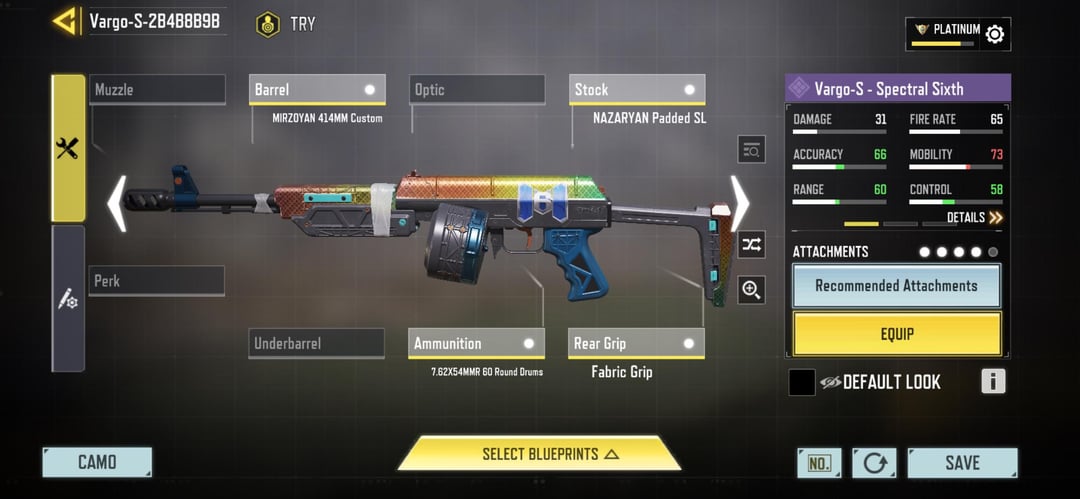Zoom in with the magnifier icon

[x=751, y=290]
